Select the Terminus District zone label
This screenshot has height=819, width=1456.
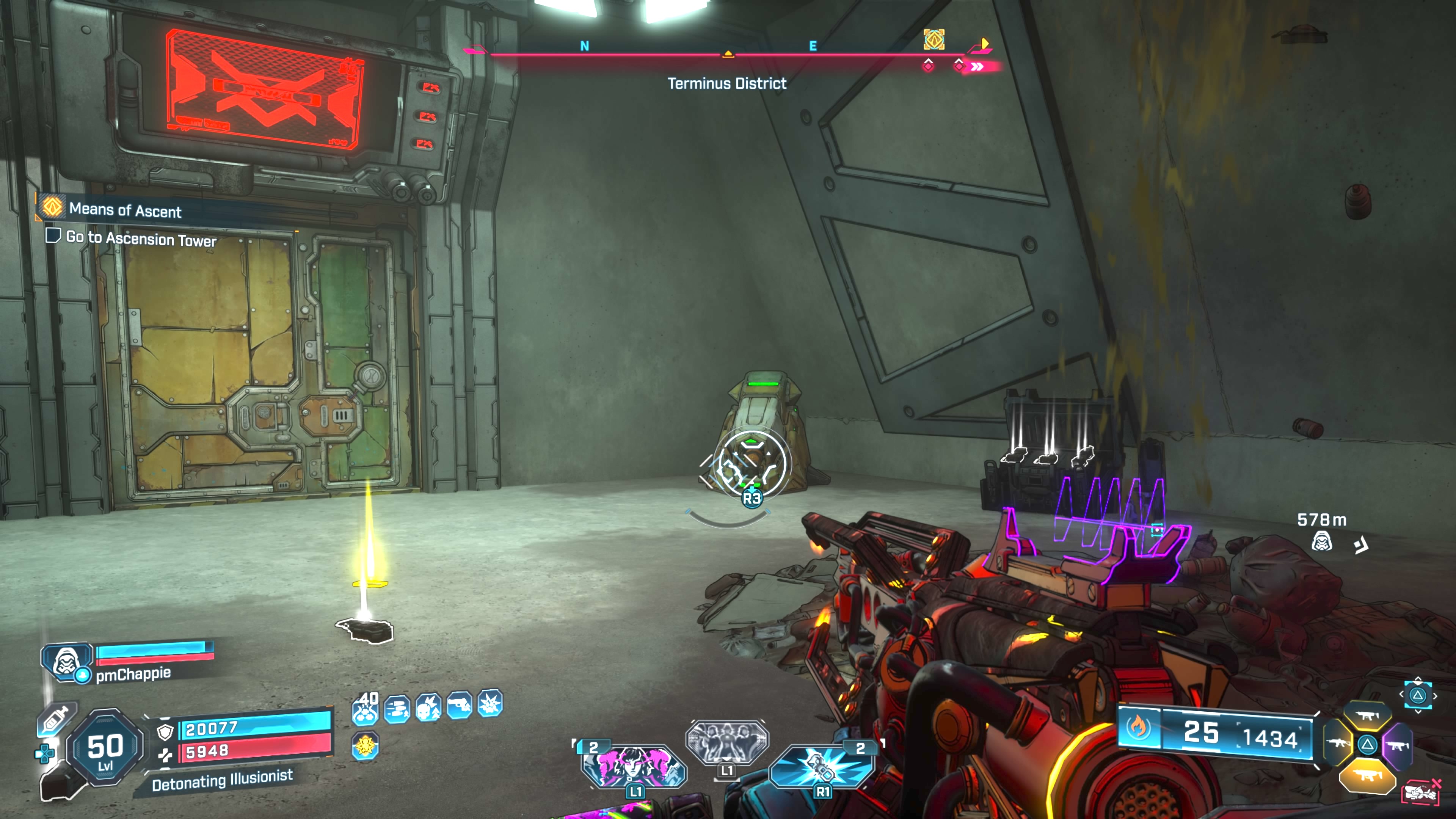point(728,84)
